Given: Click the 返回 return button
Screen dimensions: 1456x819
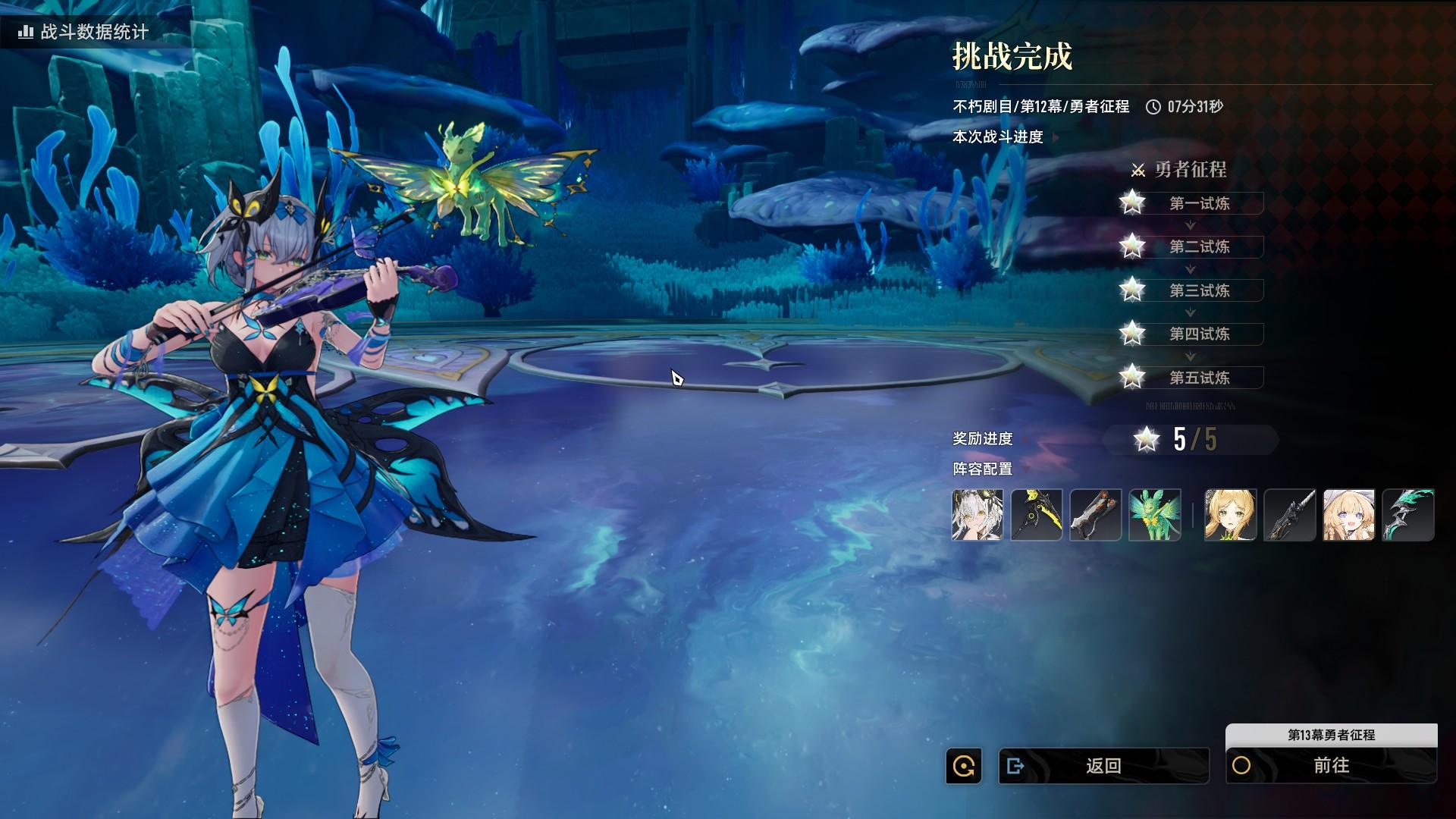Looking at the screenshot, I should click(x=1103, y=766).
